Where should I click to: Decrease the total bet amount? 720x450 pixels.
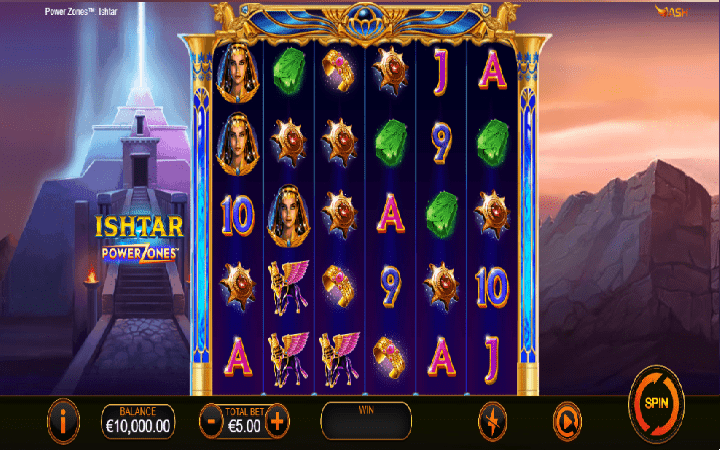click(212, 420)
